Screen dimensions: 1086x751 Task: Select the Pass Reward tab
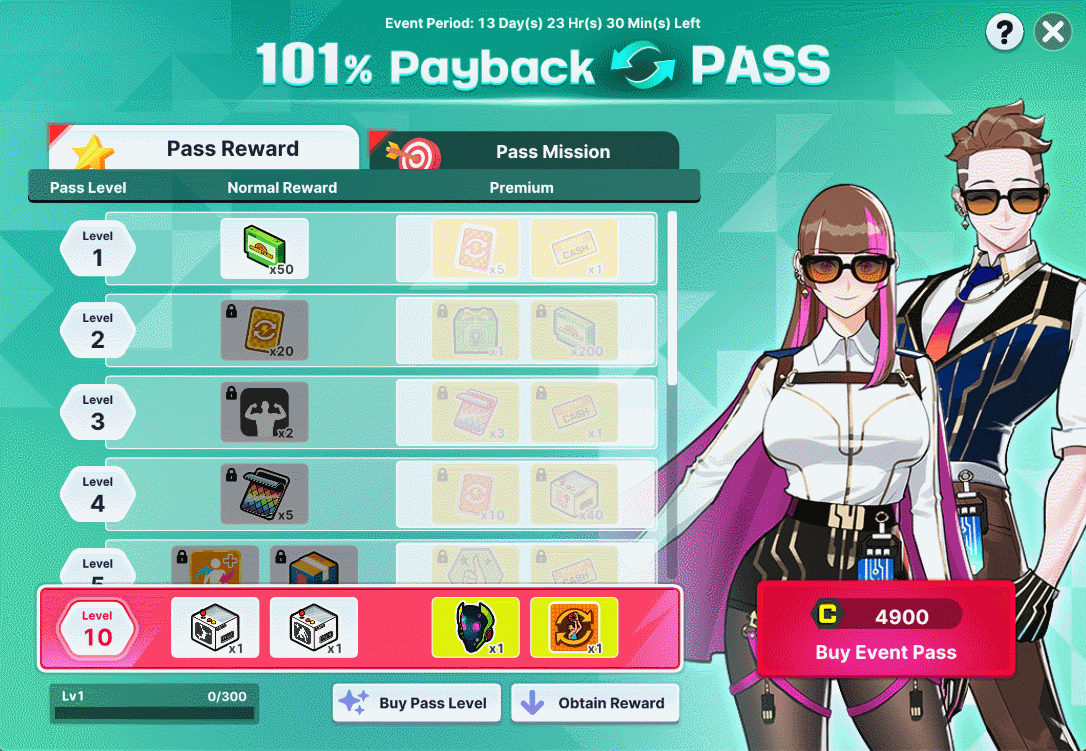coord(204,149)
